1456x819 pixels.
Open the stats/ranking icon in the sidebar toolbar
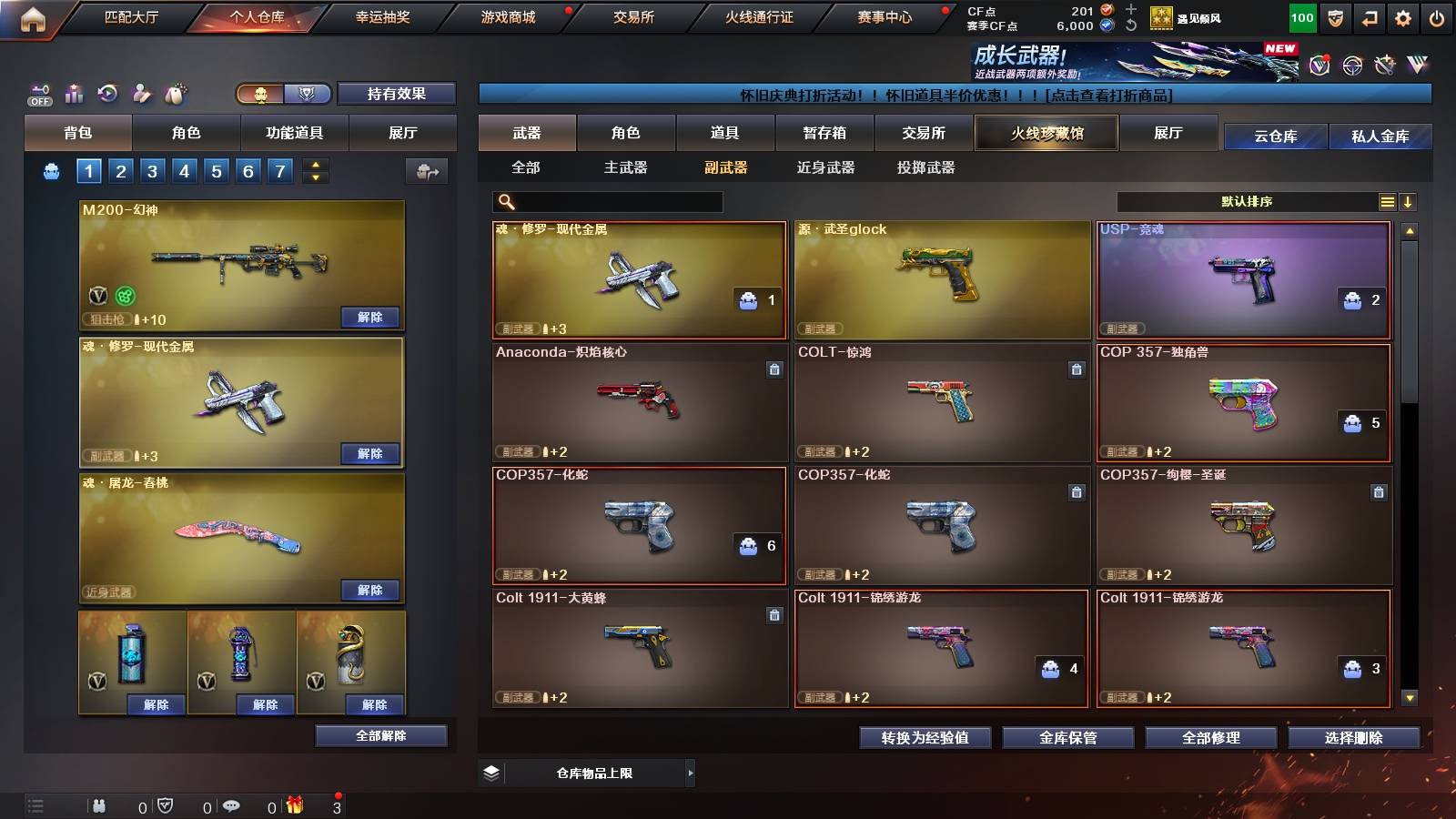(x=74, y=93)
